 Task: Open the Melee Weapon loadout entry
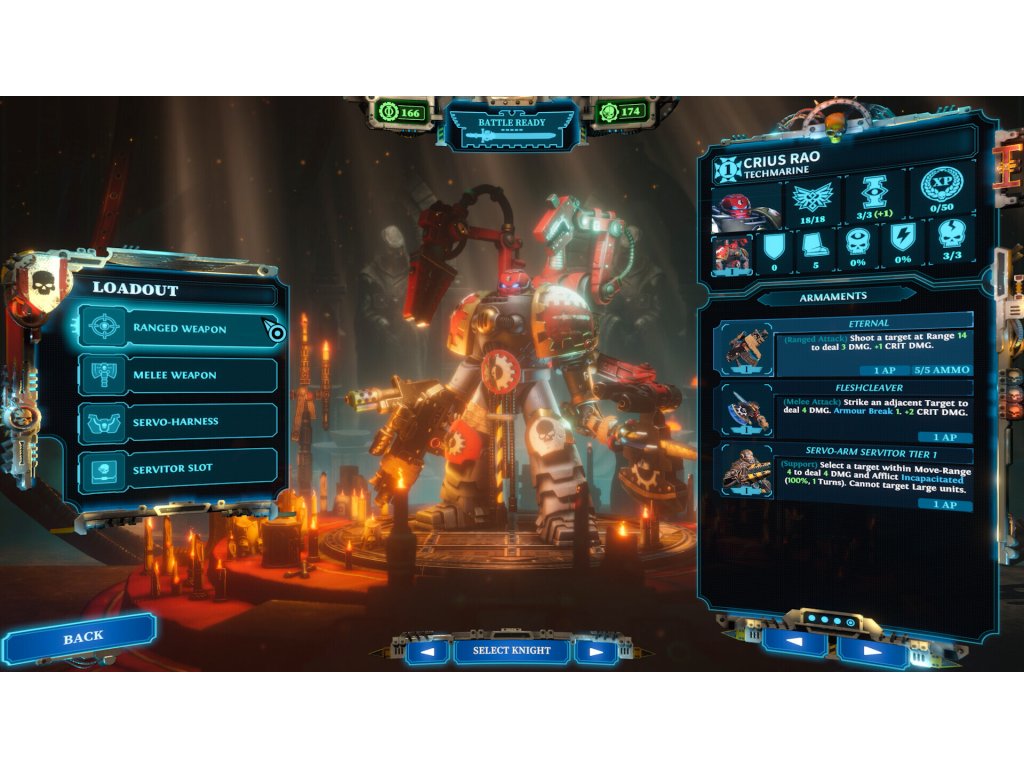[178, 375]
